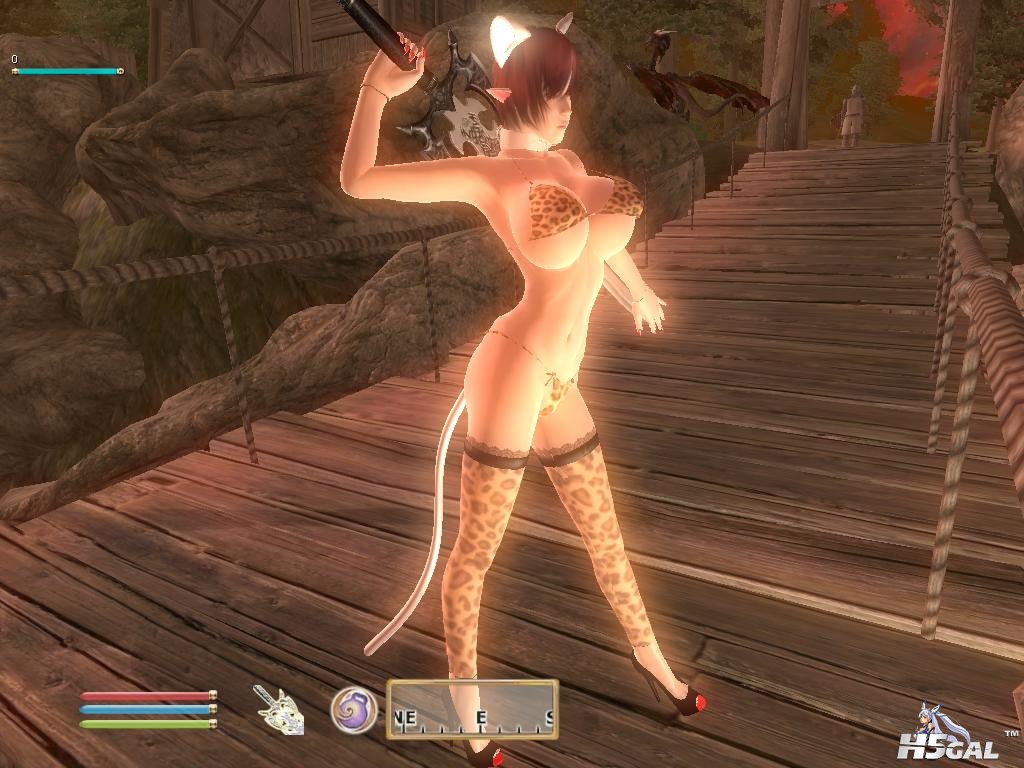Click the H5GAL watermark logo
The image size is (1024, 768).
(x=945, y=736)
